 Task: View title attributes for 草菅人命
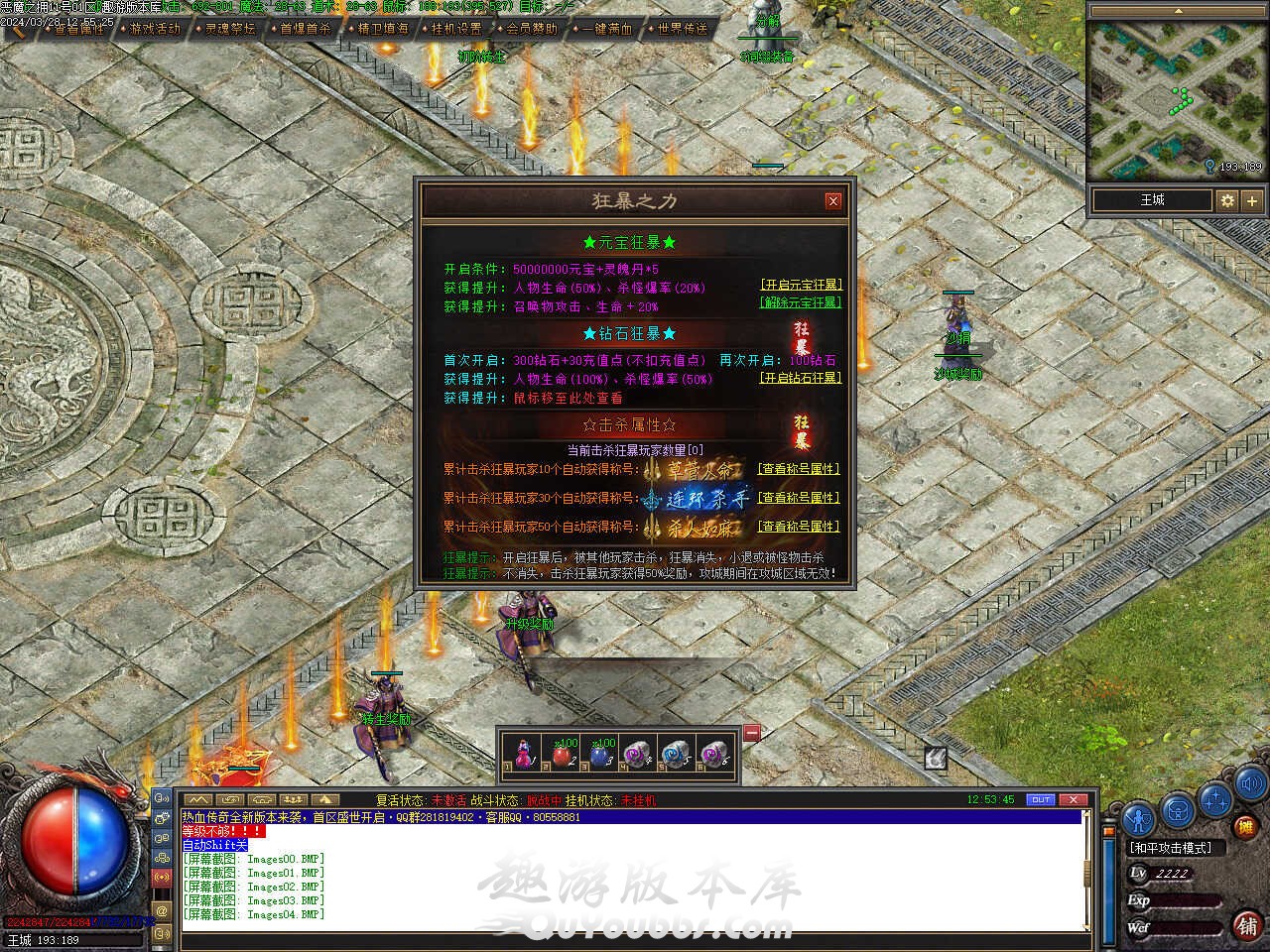[x=799, y=469]
